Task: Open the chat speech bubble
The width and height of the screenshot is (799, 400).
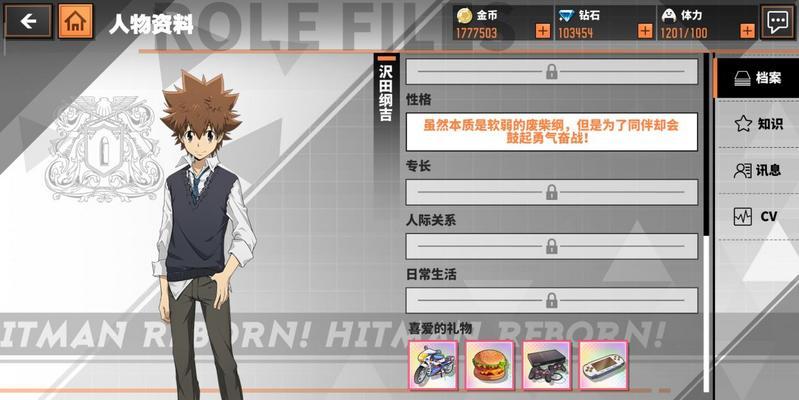Action: click(777, 21)
